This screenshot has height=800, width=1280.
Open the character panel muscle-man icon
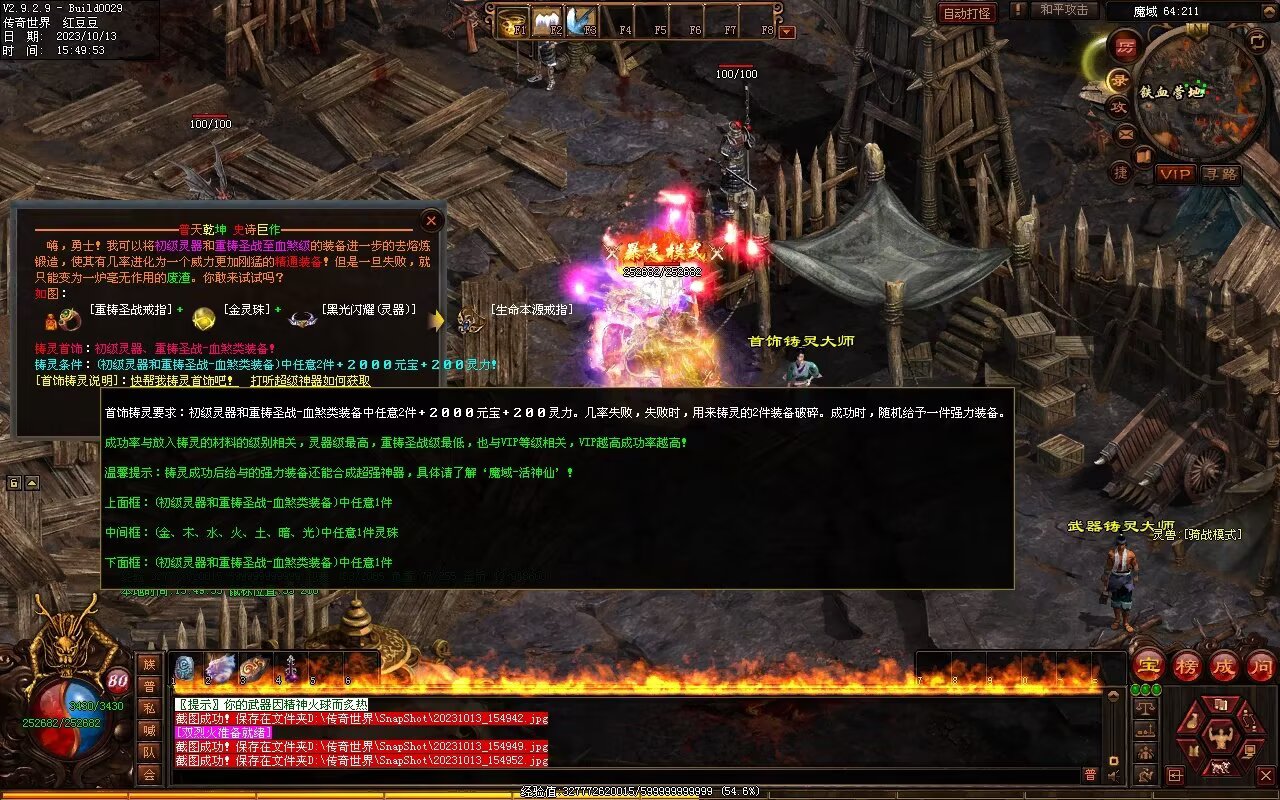click(1220, 738)
